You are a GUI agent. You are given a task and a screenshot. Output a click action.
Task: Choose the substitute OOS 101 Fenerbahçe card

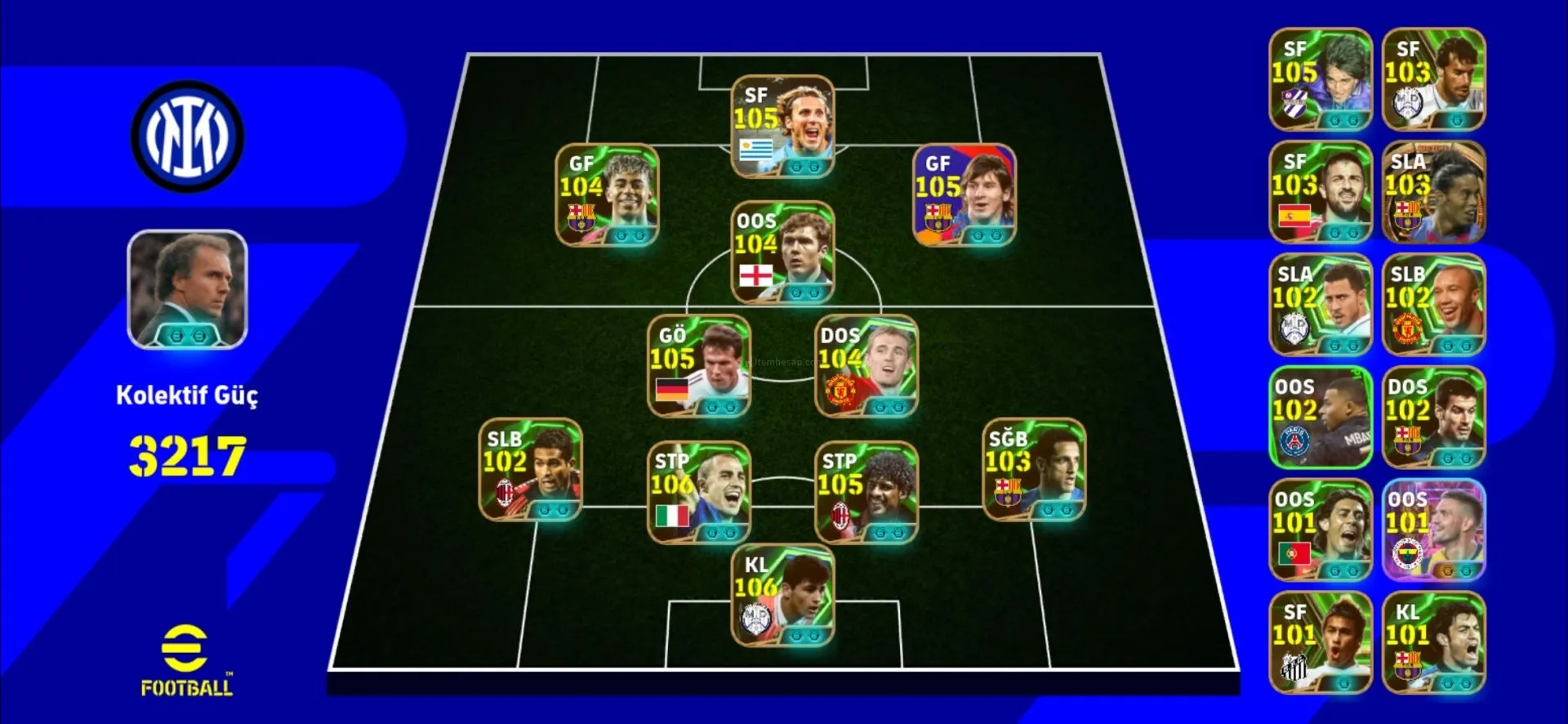(x=1433, y=530)
